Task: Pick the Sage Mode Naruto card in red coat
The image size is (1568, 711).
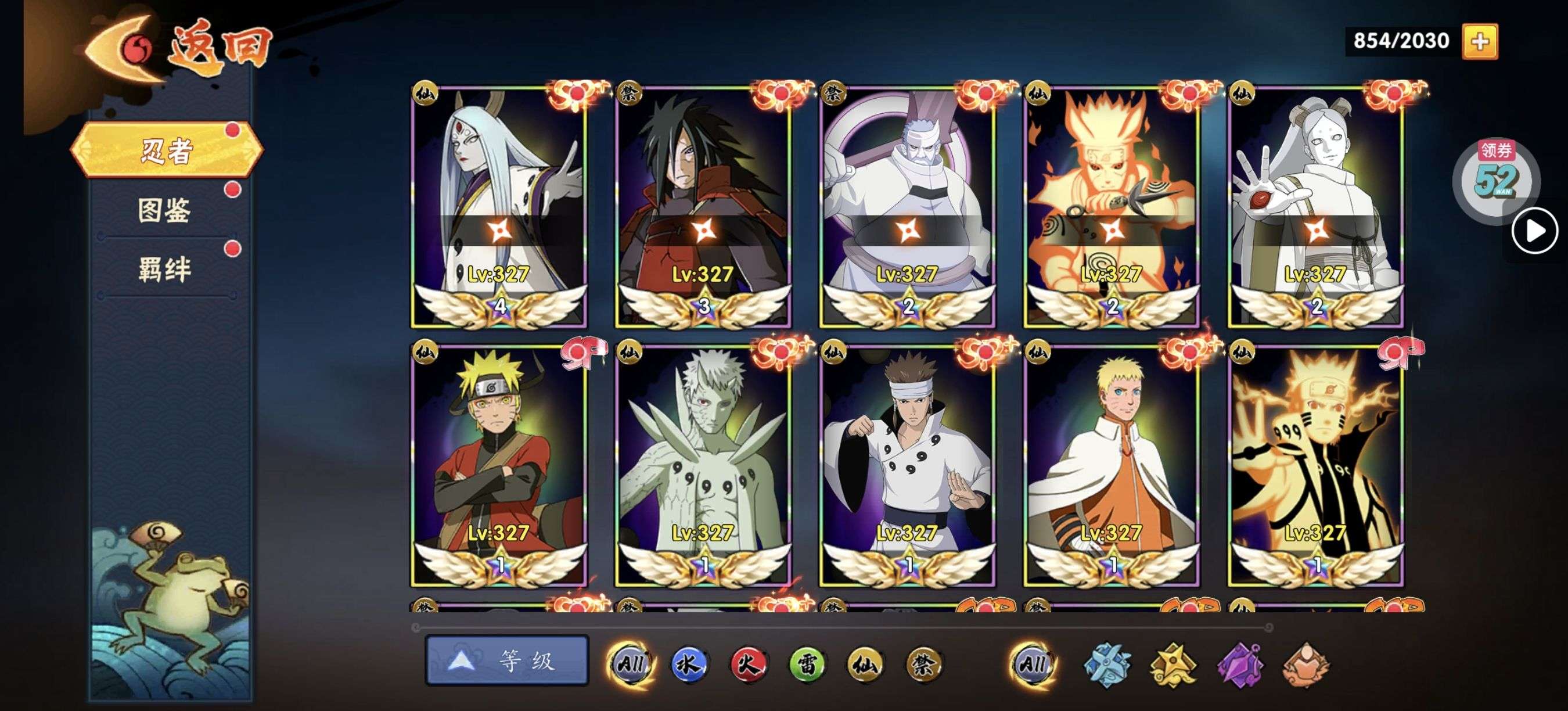Action: pos(498,466)
